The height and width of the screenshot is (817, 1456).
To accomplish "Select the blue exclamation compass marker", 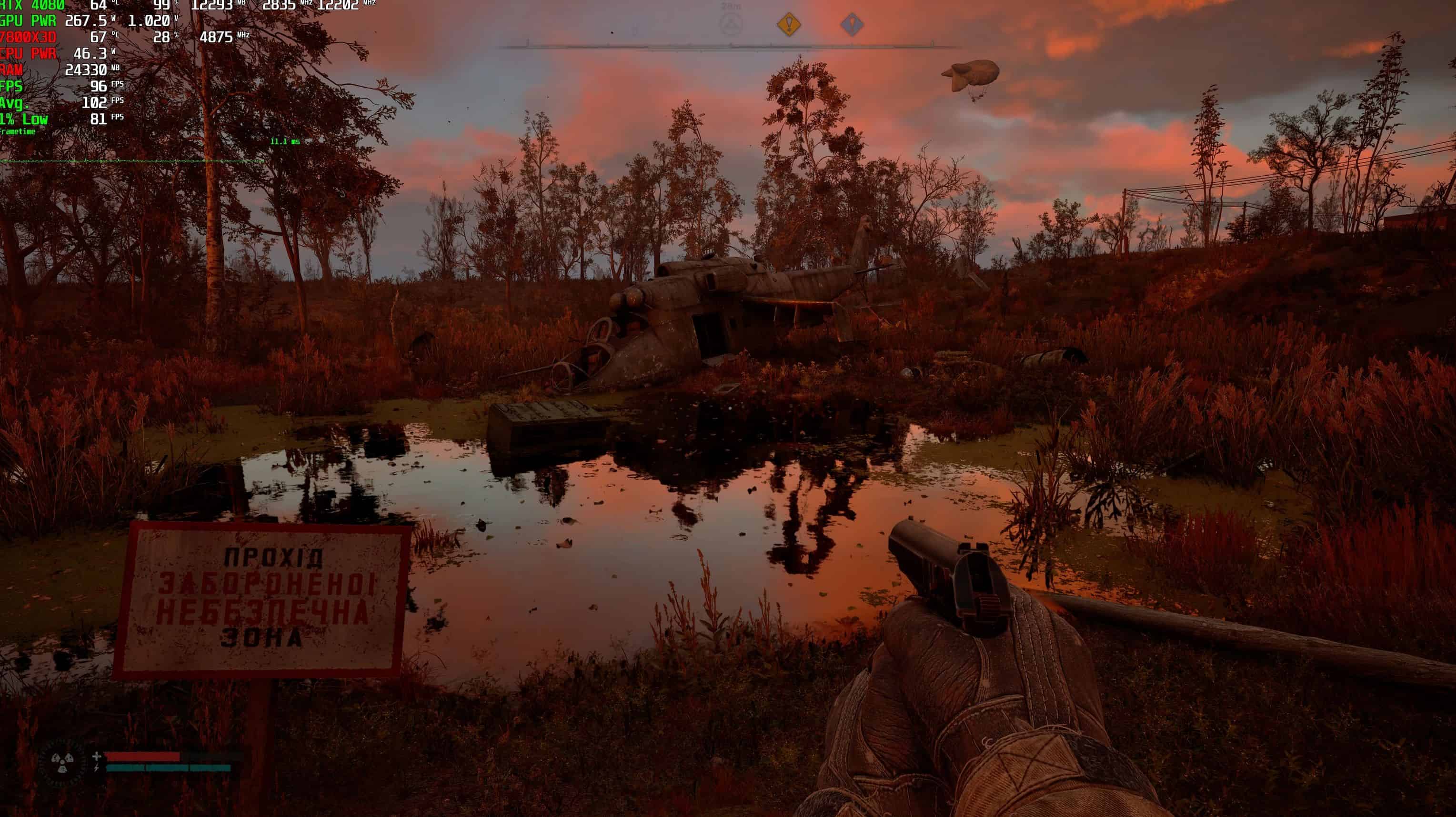I will (852, 25).
